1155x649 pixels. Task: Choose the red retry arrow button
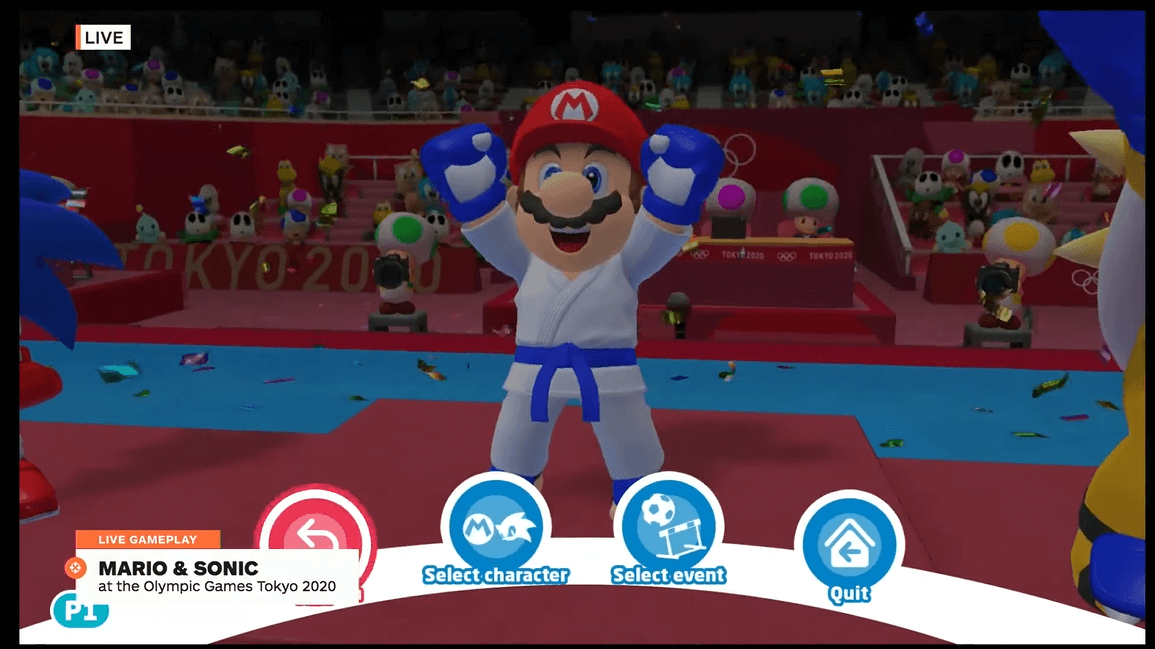point(314,525)
